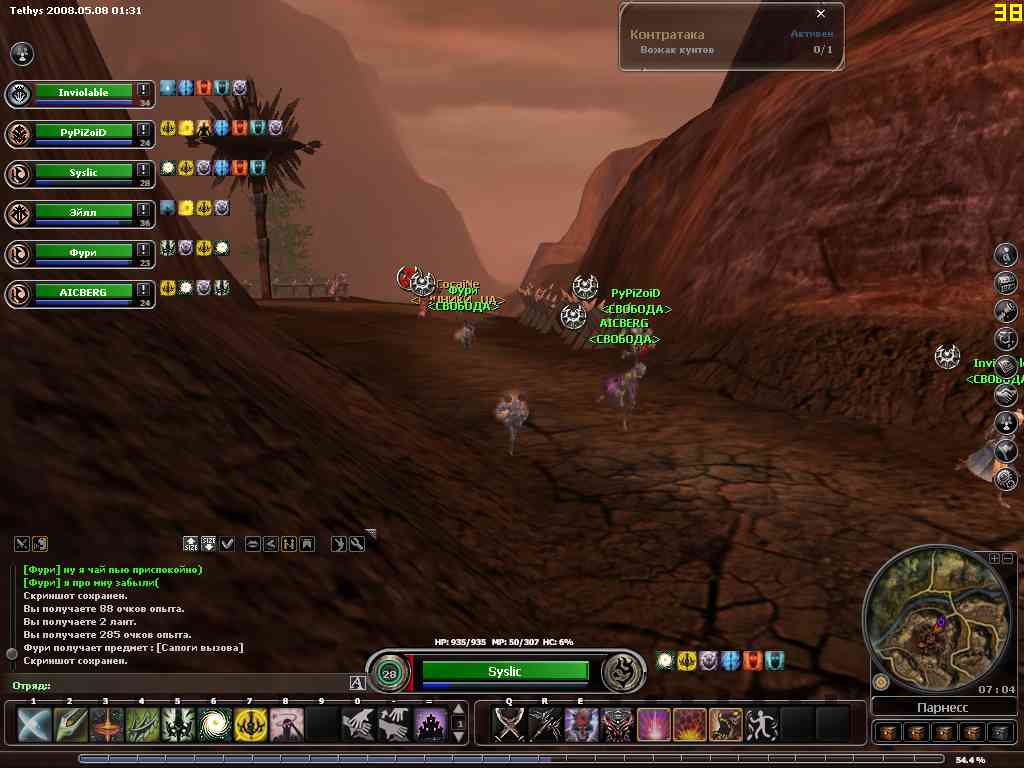
Task: Use the red demon face skill bound to E
Action: click(581, 724)
